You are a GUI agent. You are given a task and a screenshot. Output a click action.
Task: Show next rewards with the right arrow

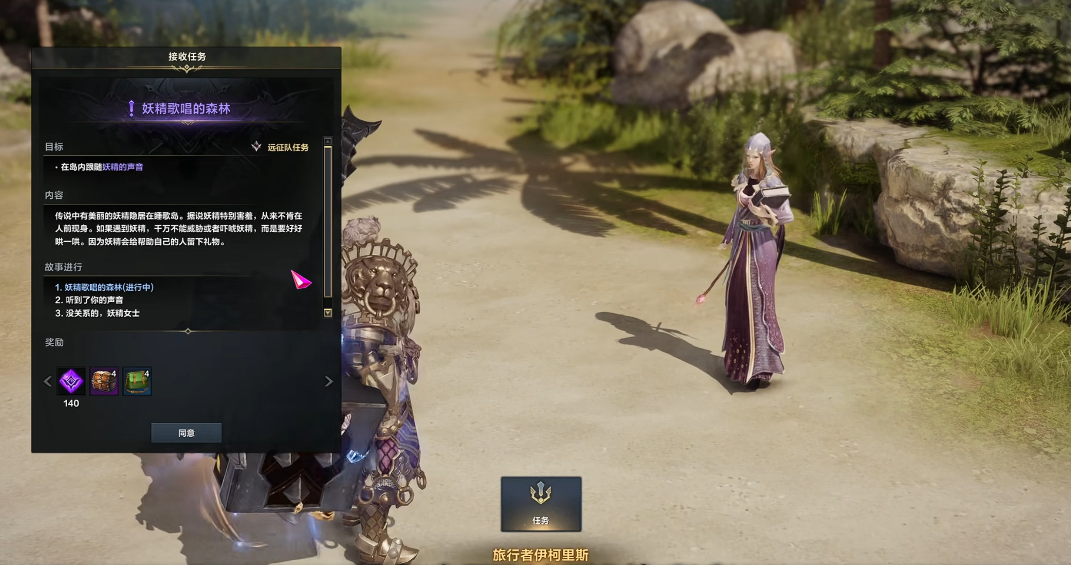tap(328, 381)
